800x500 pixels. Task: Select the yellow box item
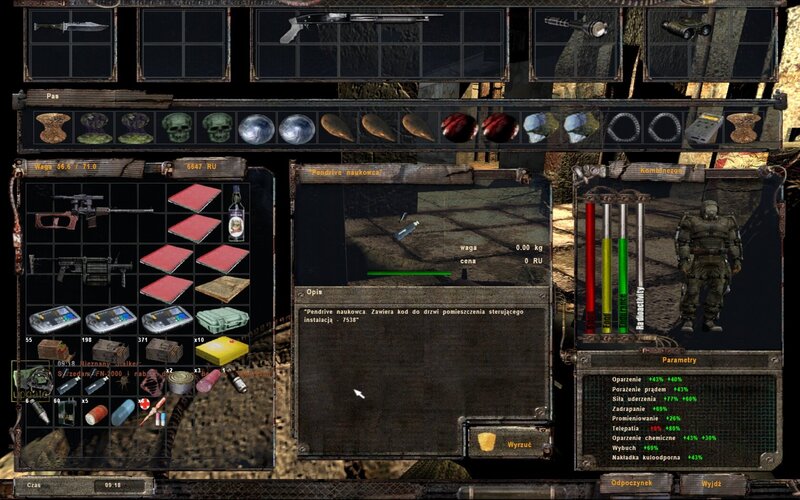click(222, 350)
